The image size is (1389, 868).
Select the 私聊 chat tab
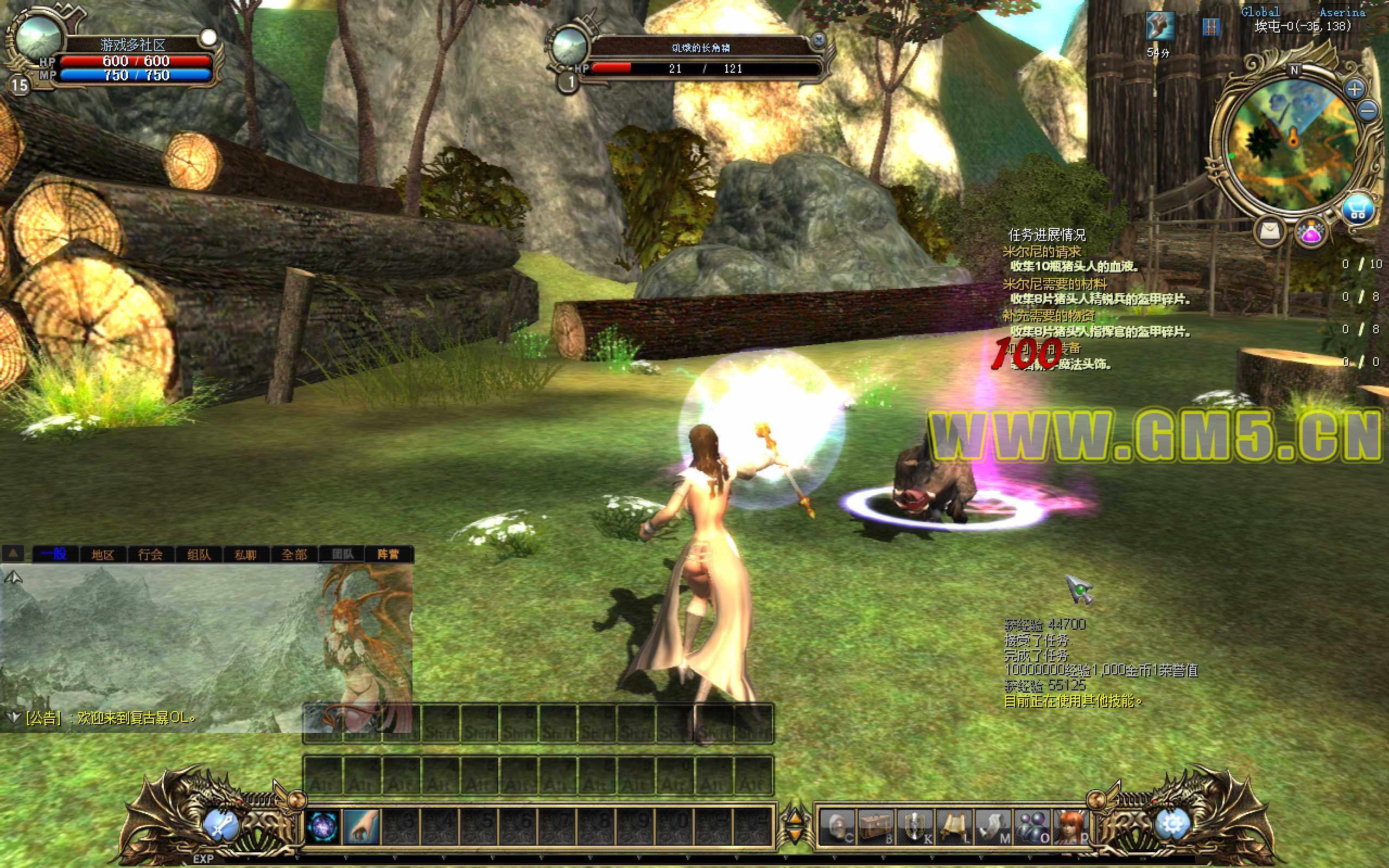point(246,554)
